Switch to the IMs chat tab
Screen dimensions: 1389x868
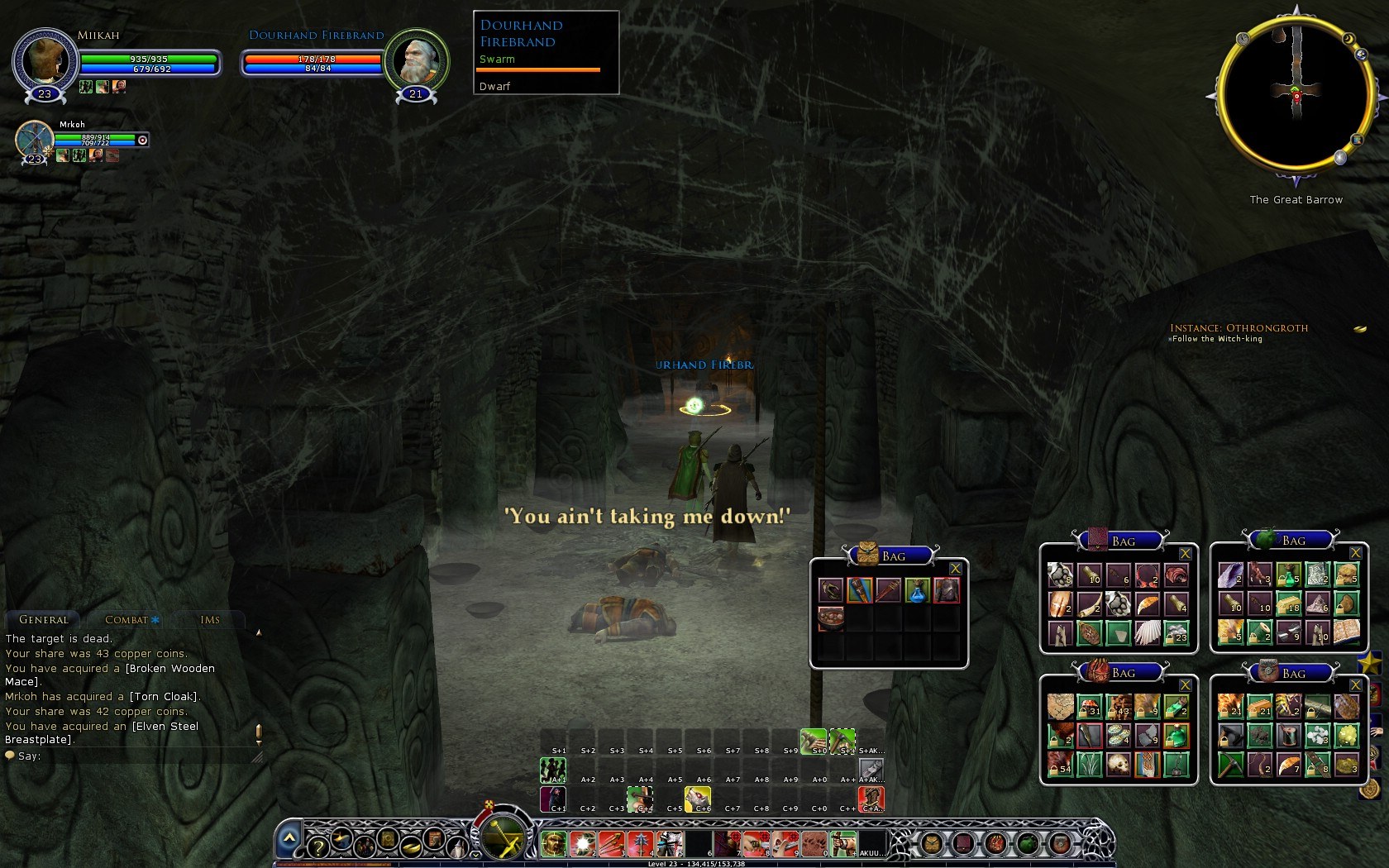210,620
